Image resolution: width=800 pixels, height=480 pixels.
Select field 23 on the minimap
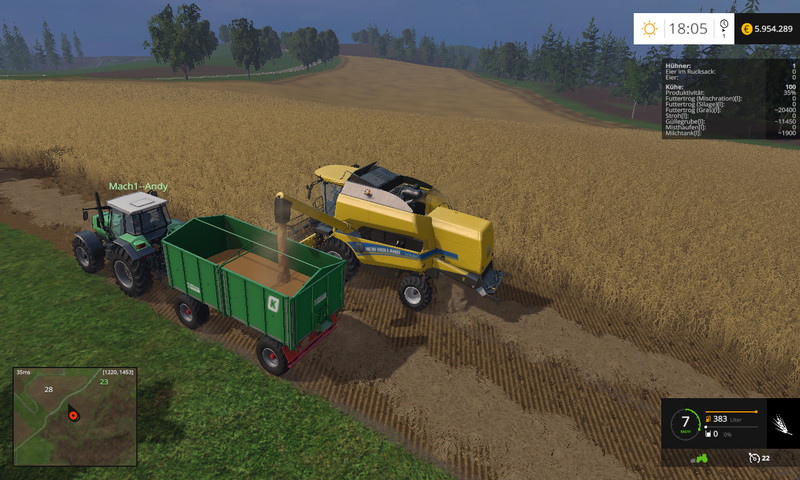click(x=103, y=381)
